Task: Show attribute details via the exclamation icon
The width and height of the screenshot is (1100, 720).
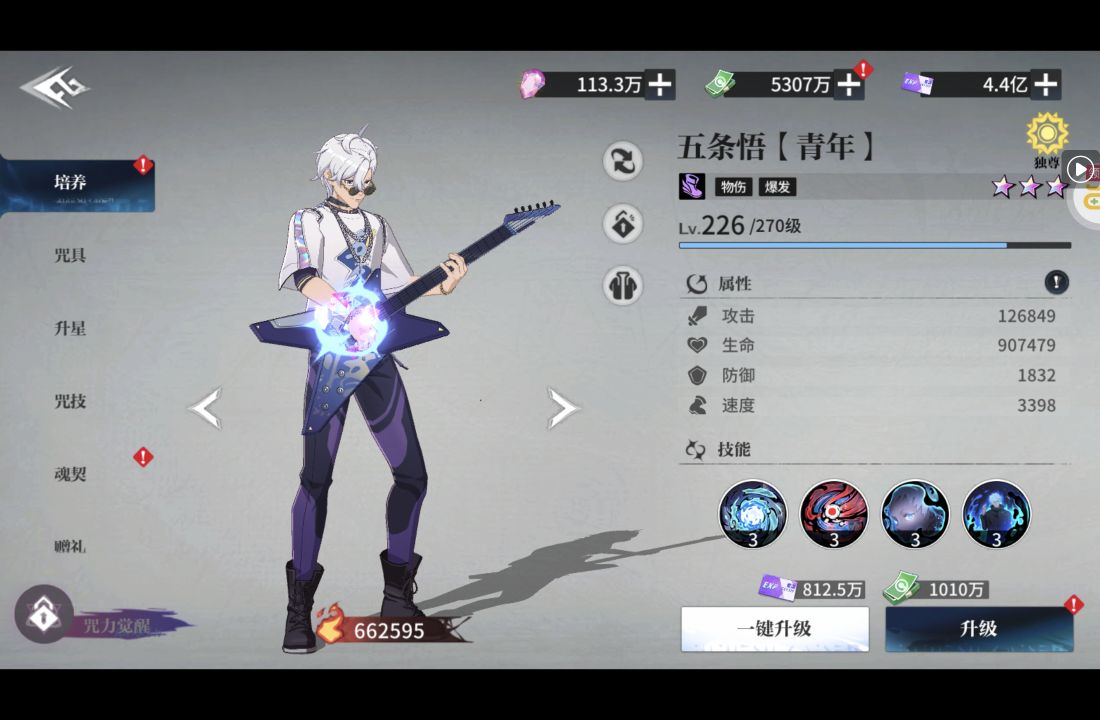Action: click(x=1056, y=282)
